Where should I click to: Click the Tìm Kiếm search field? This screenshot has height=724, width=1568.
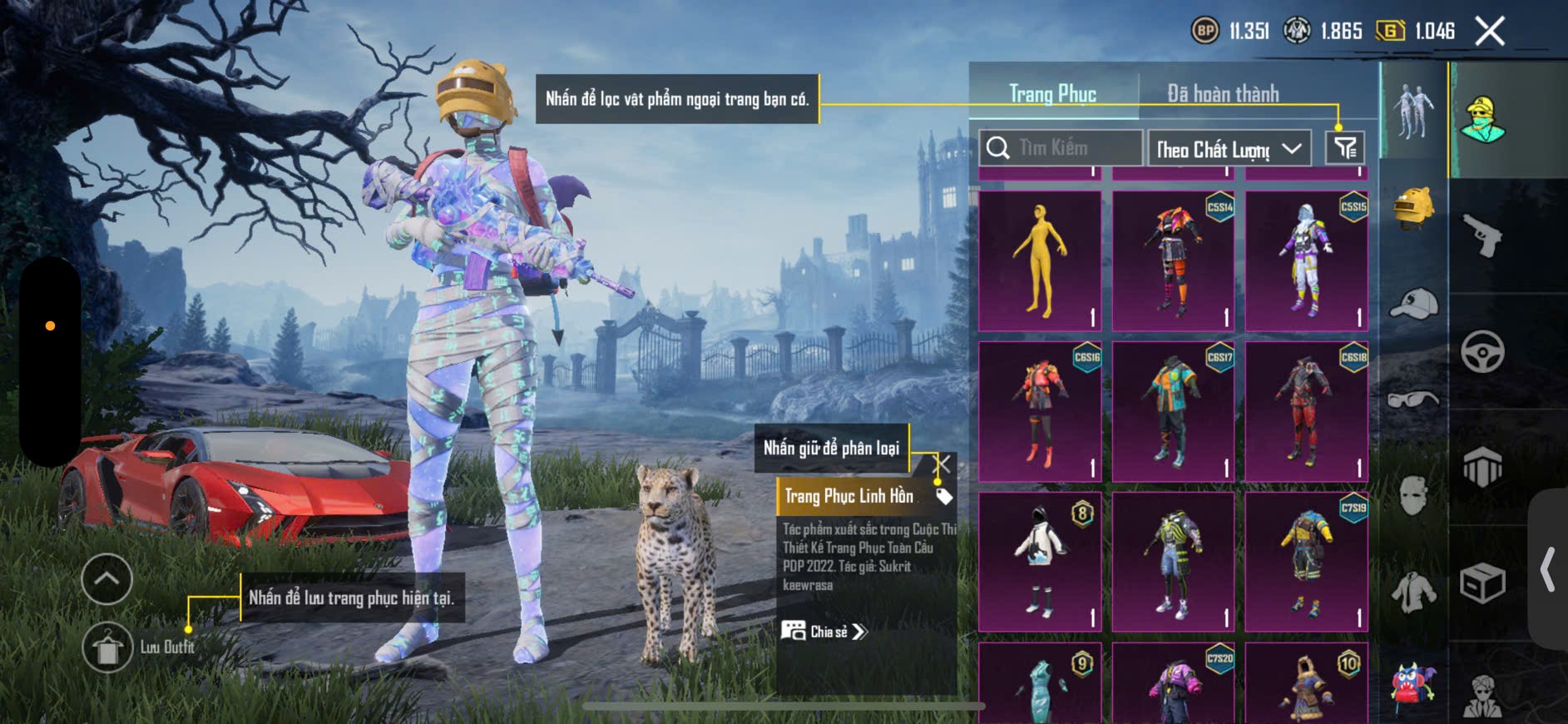[1061, 148]
